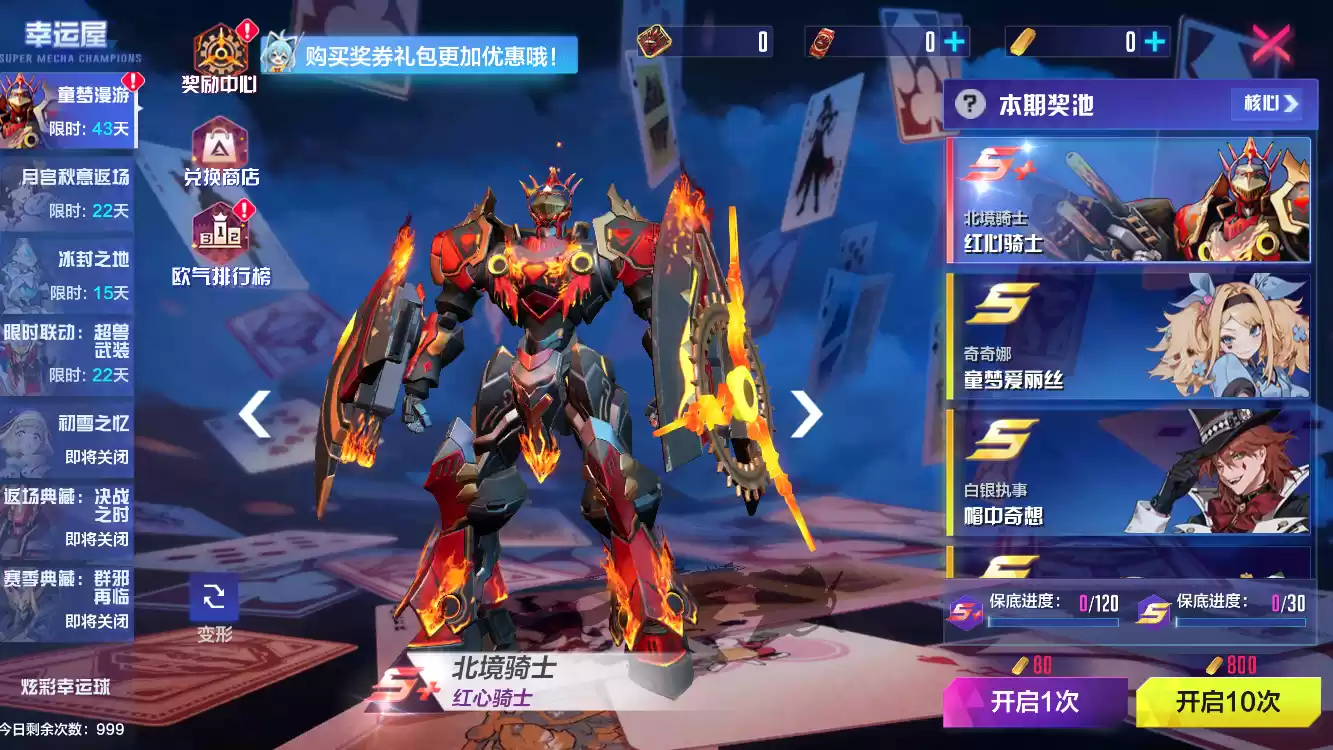
Task: Select the 童梦爱丽丝 prize entry
Action: (1128, 337)
